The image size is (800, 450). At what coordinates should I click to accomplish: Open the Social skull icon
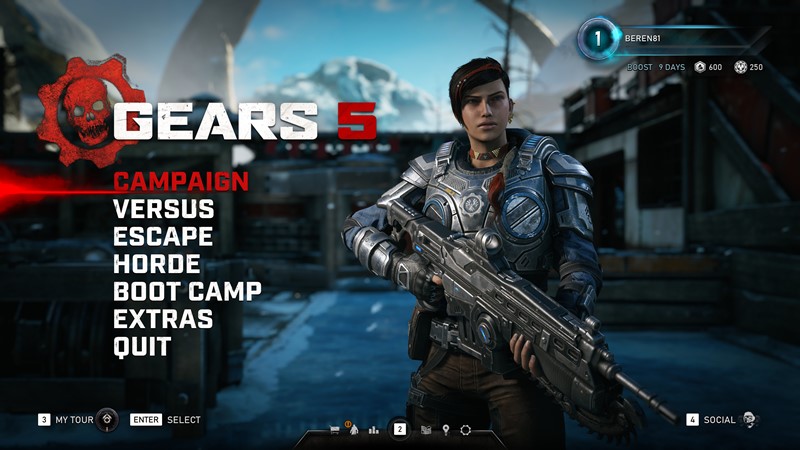coord(750,420)
